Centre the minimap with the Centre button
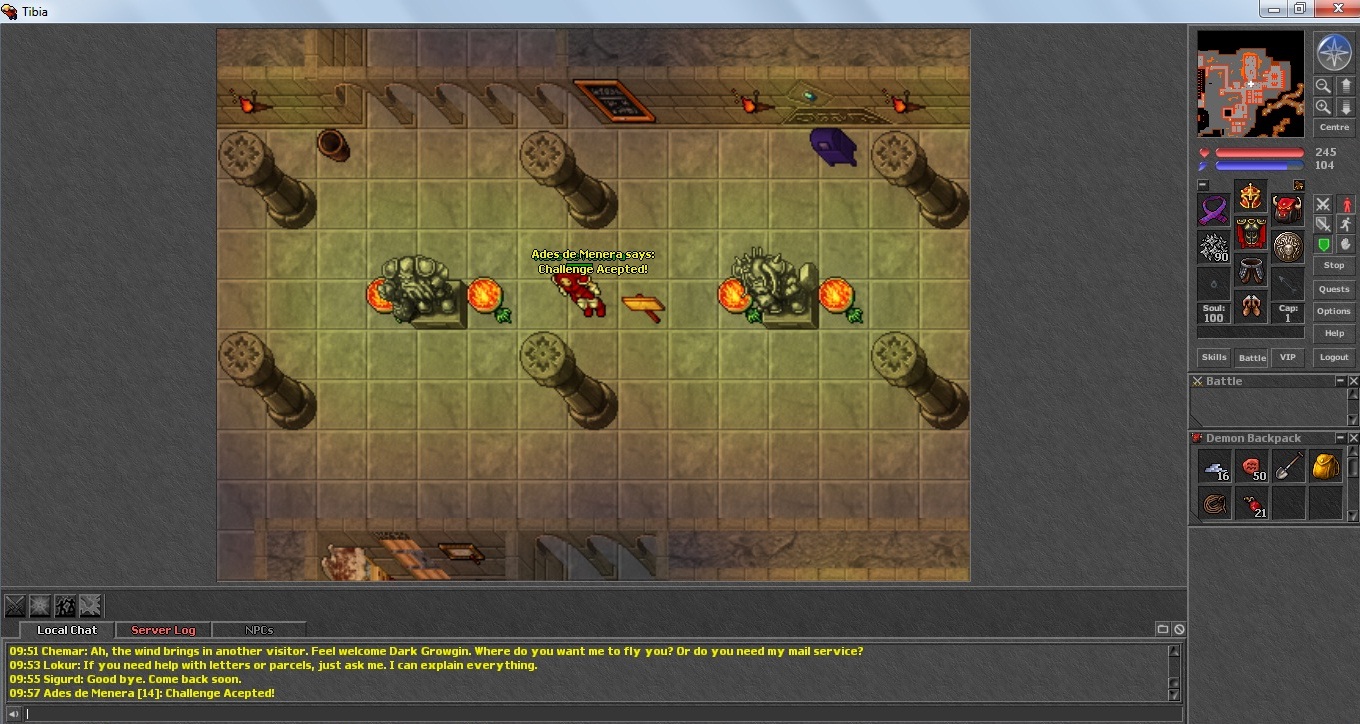 [1334, 127]
